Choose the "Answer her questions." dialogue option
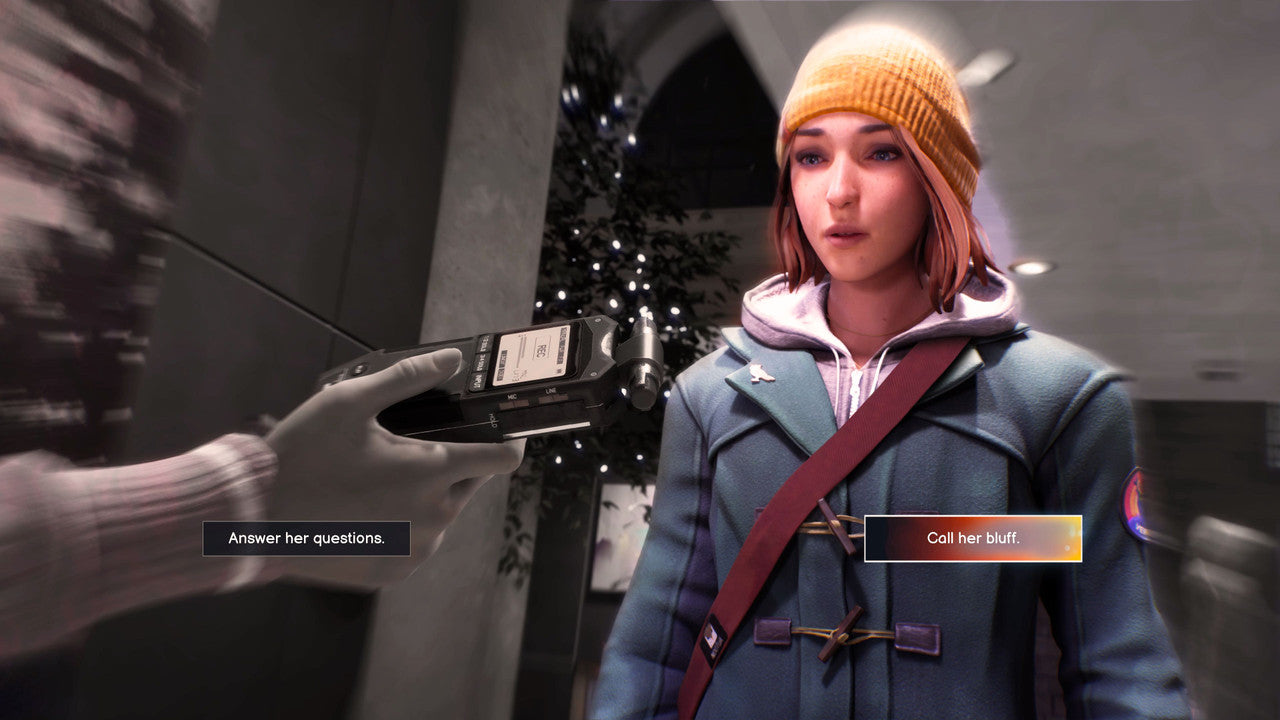The width and height of the screenshot is (1280, 720). click(x=305, y=538)
